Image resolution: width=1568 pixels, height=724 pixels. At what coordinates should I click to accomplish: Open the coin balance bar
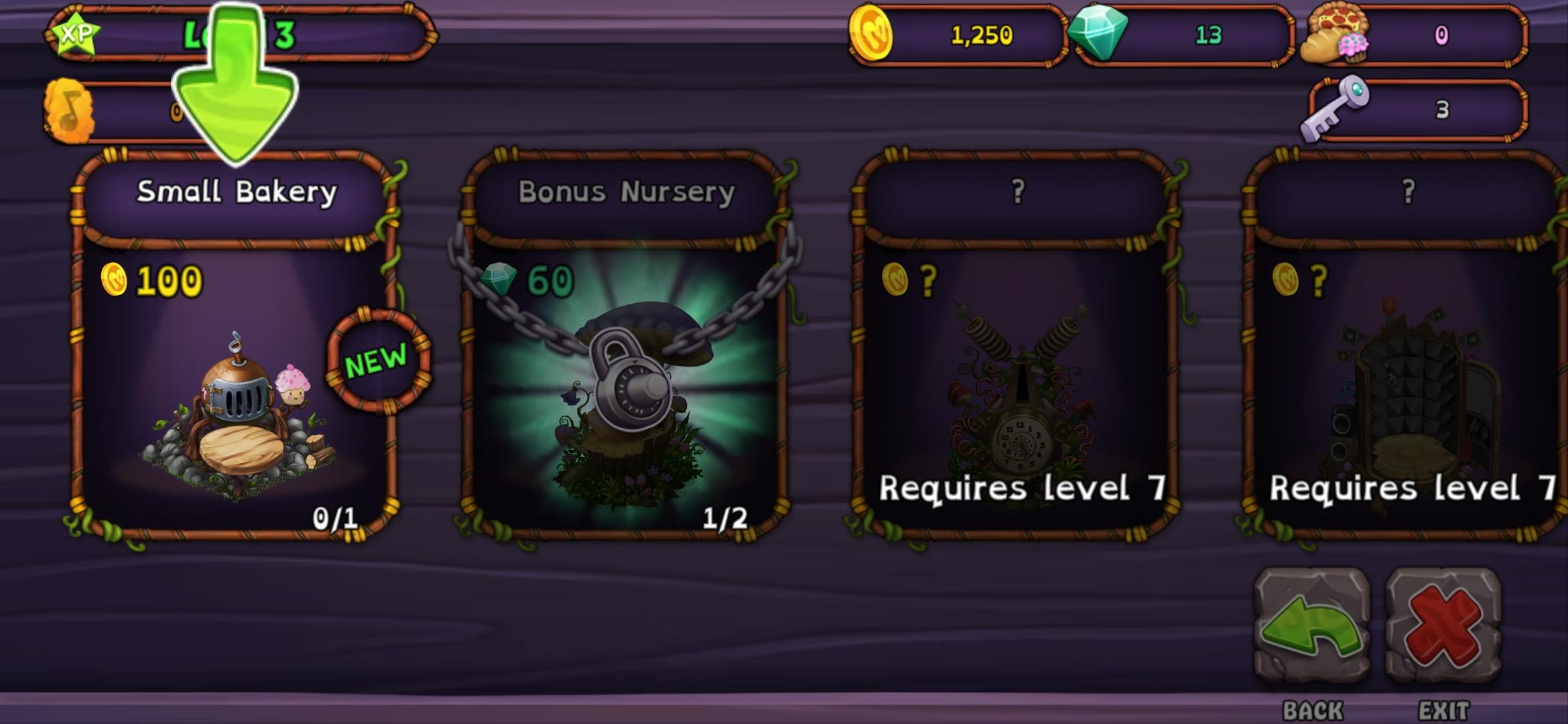click(958, 35)
